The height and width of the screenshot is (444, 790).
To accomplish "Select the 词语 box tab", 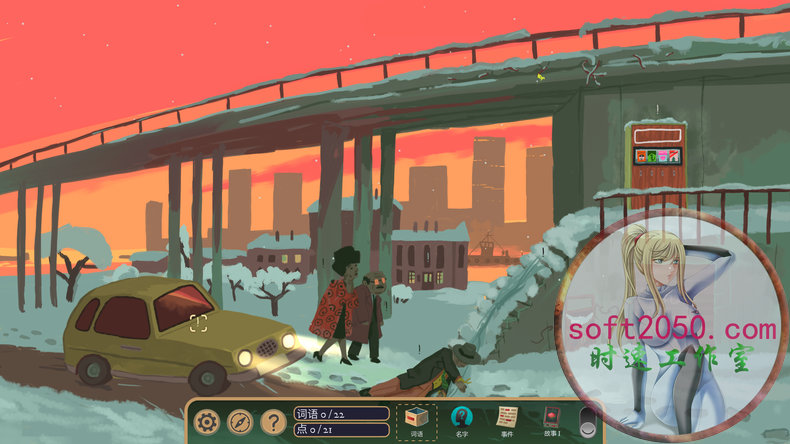I will coord(417,422).
